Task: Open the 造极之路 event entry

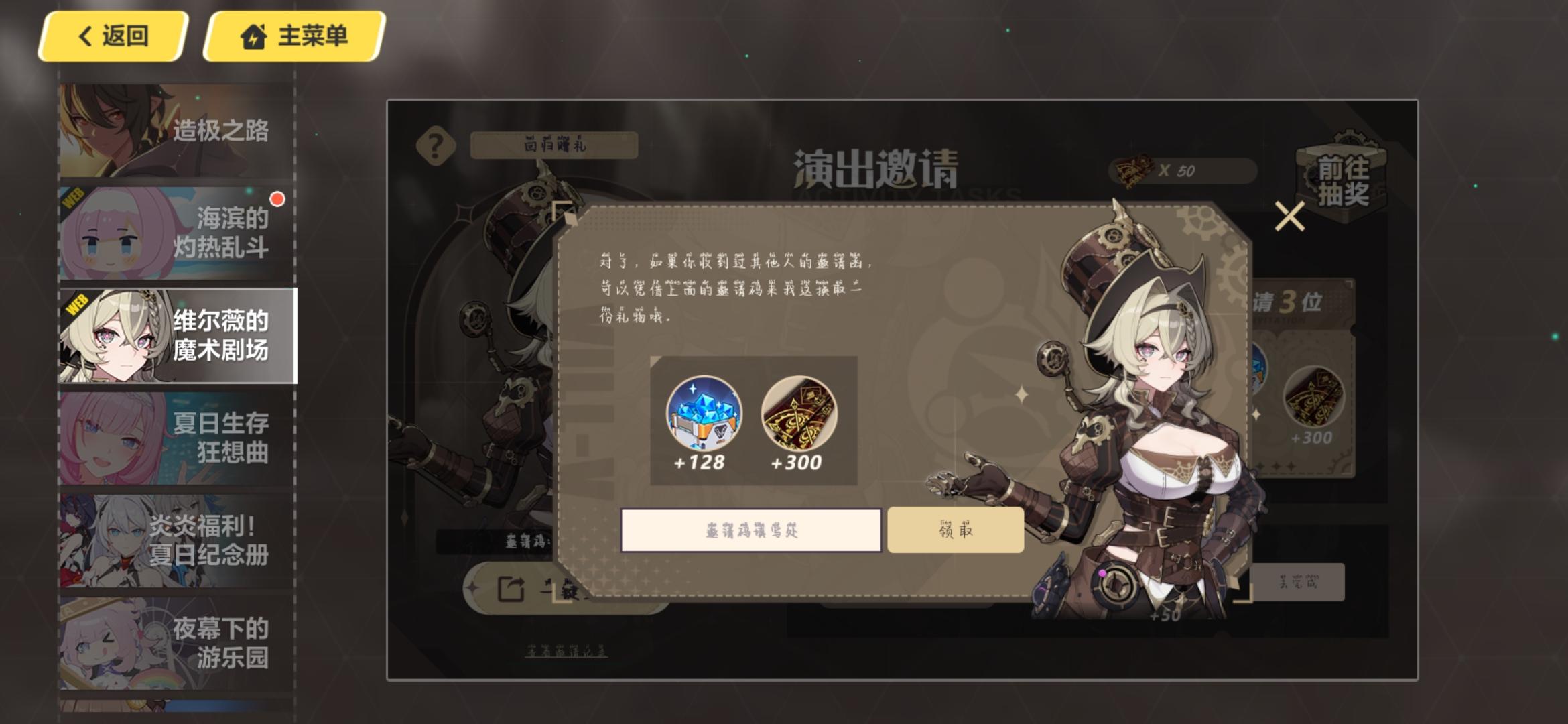Action: point(178,132)
